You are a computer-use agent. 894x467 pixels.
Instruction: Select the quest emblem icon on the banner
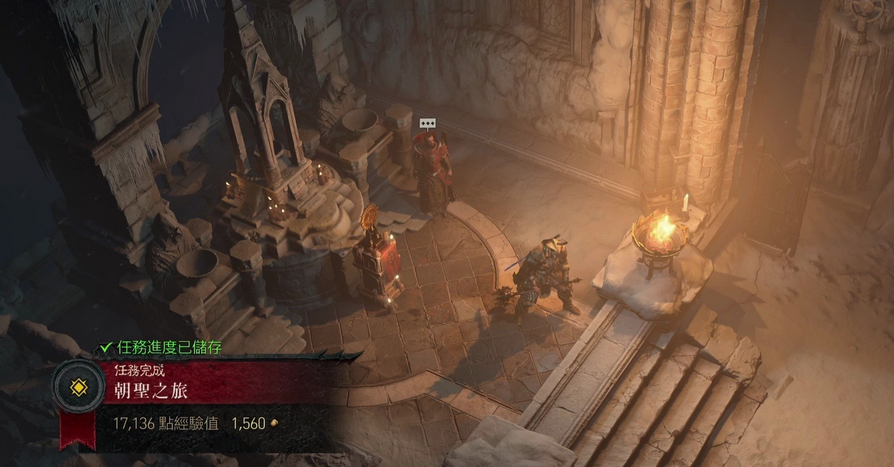pyautogui.click(x=76, y=388)
